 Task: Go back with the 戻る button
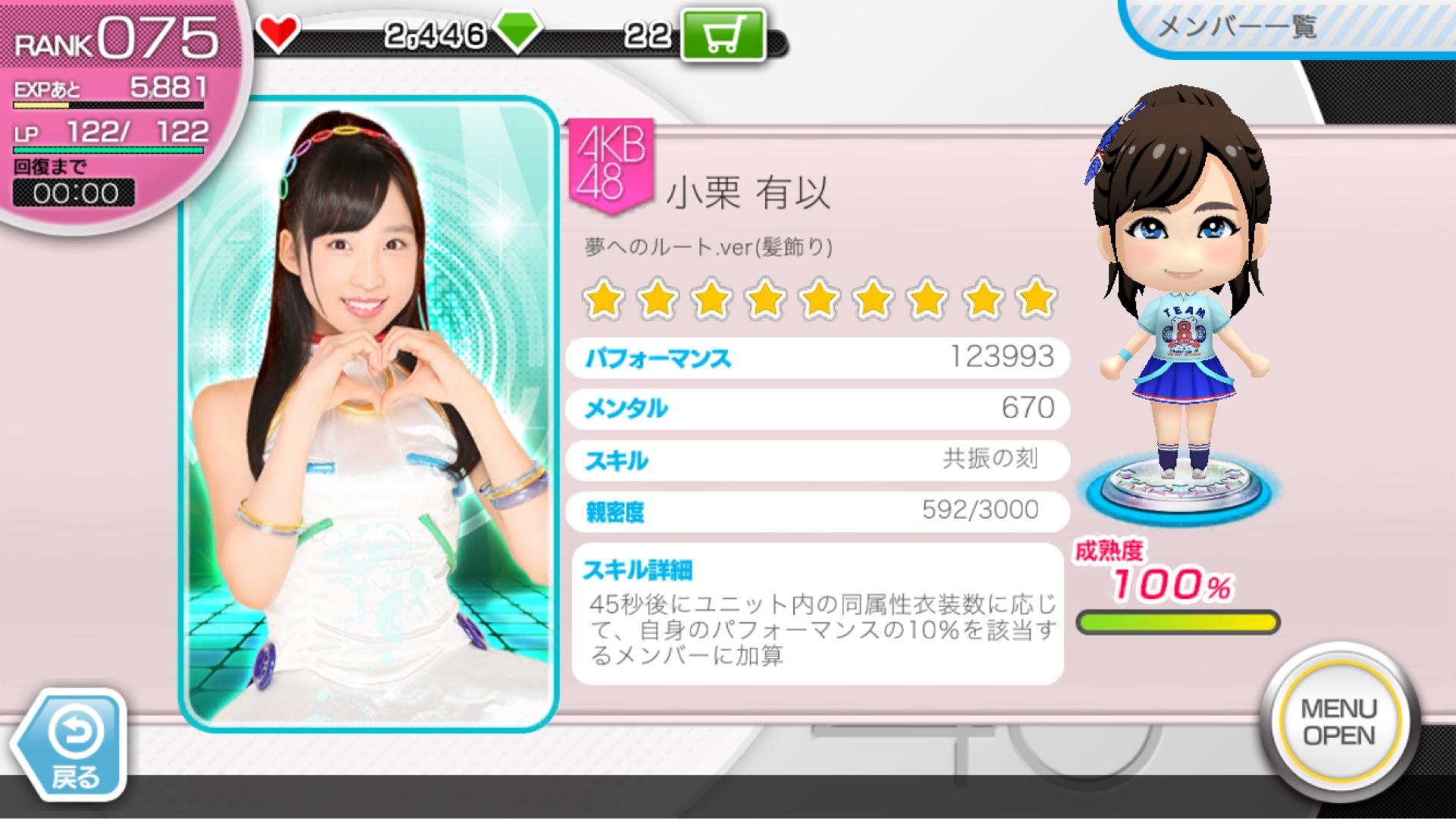click(x=74, y=746)
